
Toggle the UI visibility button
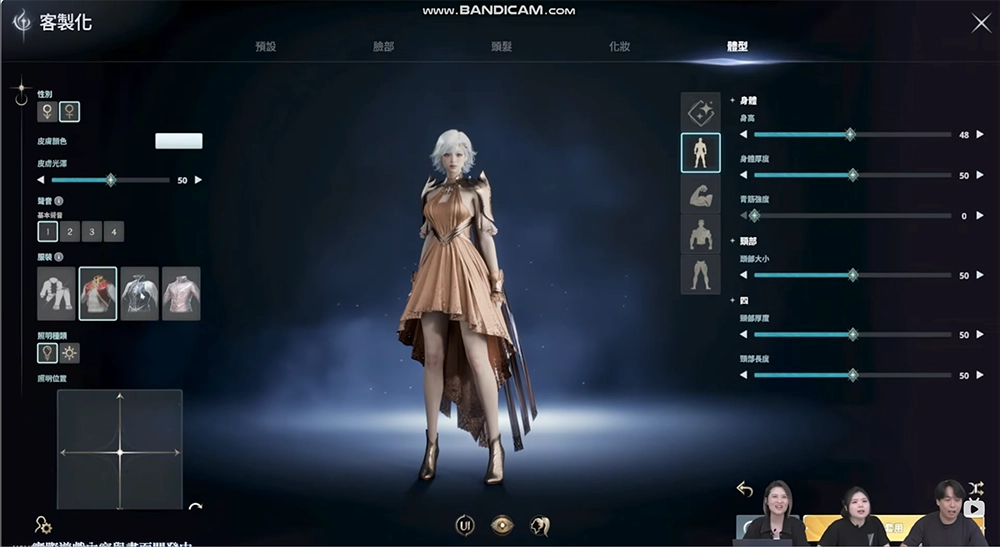tap(465, 525)
